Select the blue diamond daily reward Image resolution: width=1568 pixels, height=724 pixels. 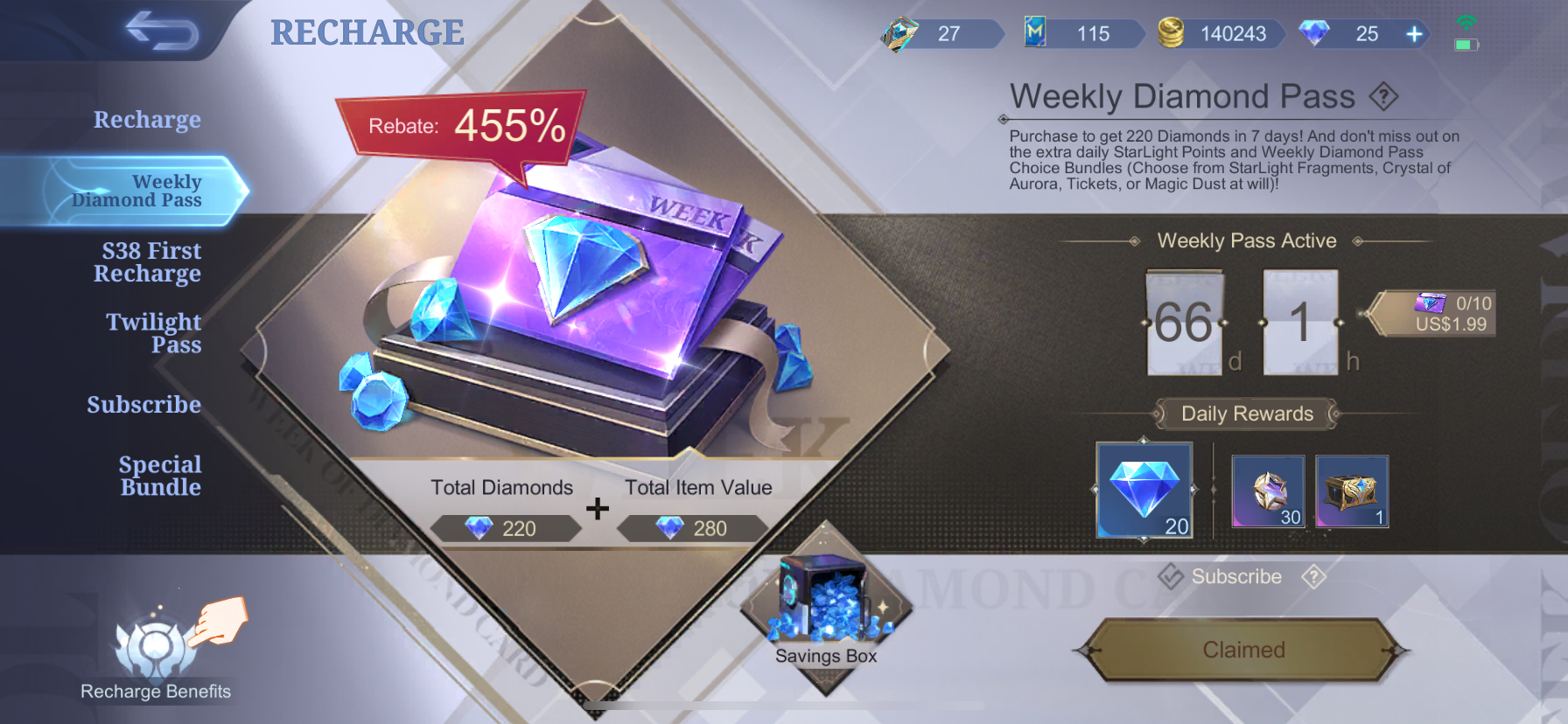(1144, 490)
